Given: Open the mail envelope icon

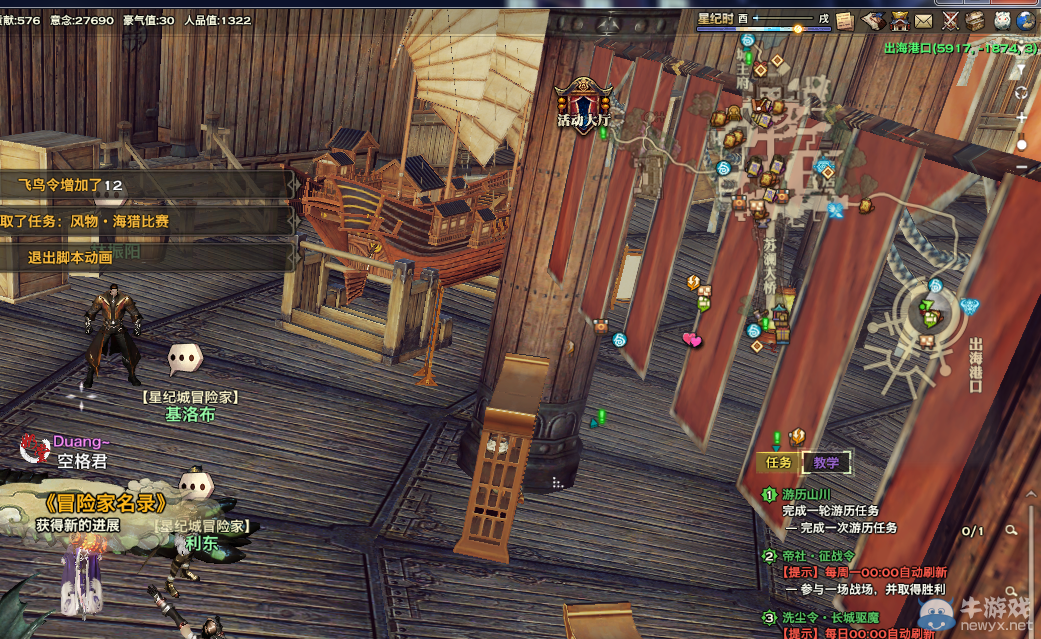Looking at the screenshot, I should [923, 20].
